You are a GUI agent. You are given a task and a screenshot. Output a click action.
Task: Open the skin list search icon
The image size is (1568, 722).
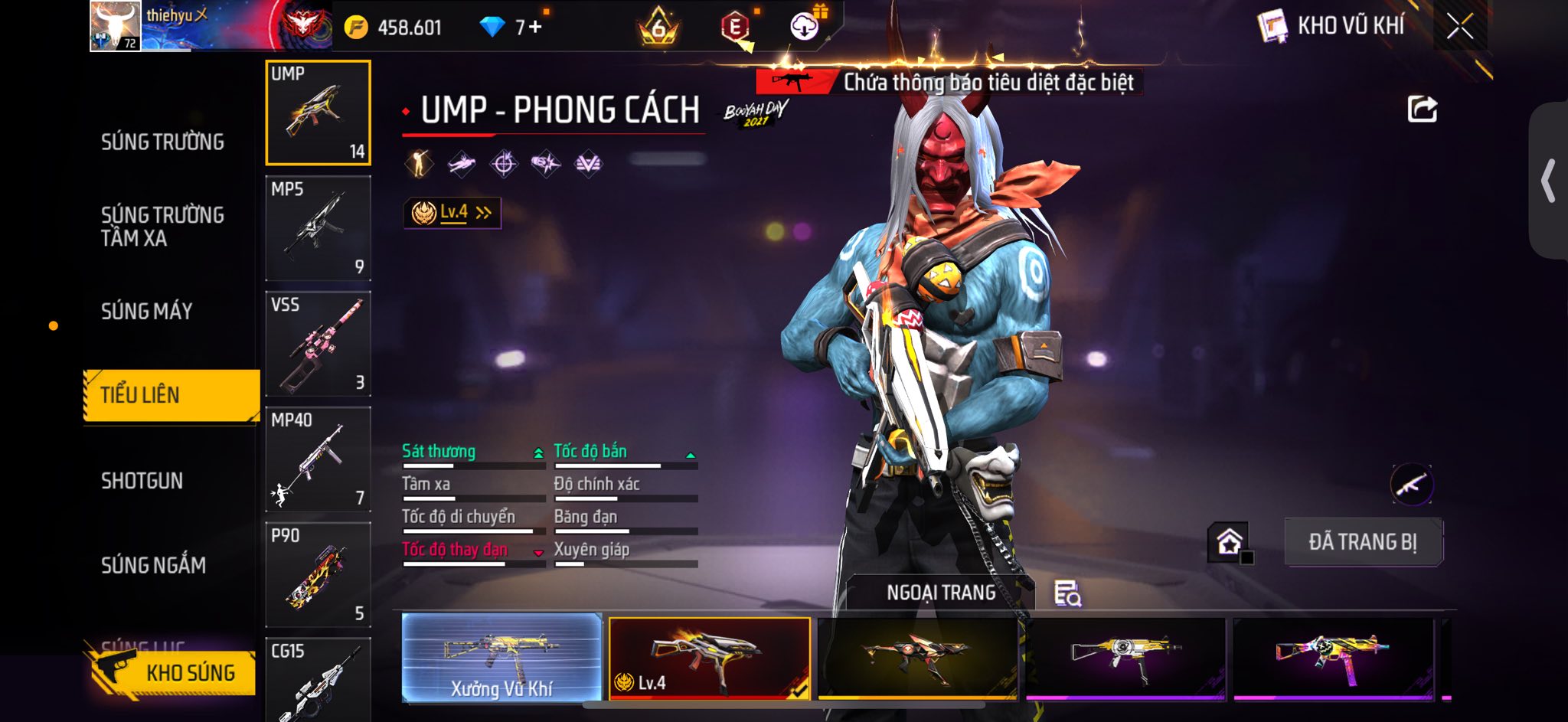coord(1067,593)
